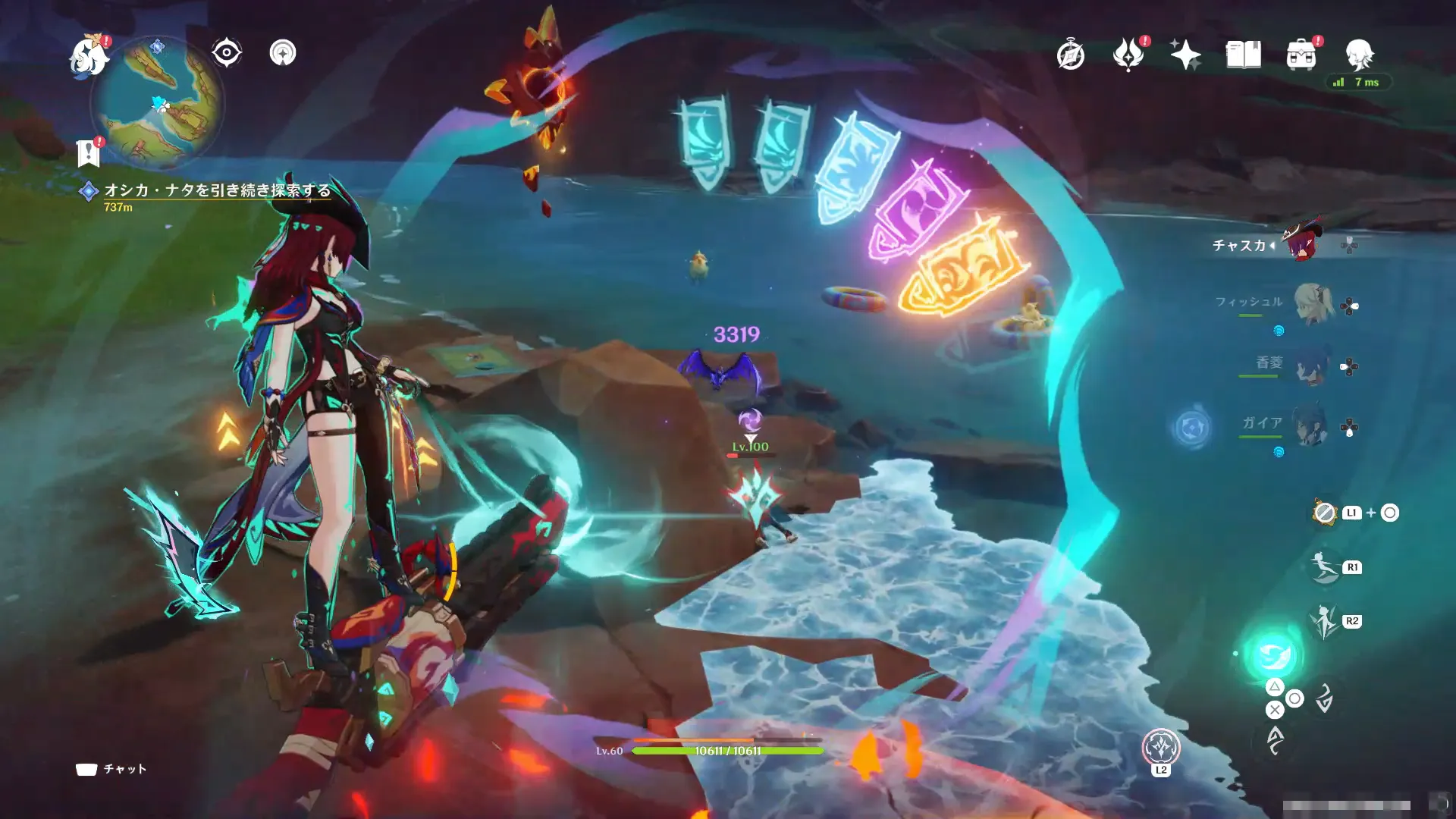Activate the glowing anemo elemental skill

tap(1273, 655)
